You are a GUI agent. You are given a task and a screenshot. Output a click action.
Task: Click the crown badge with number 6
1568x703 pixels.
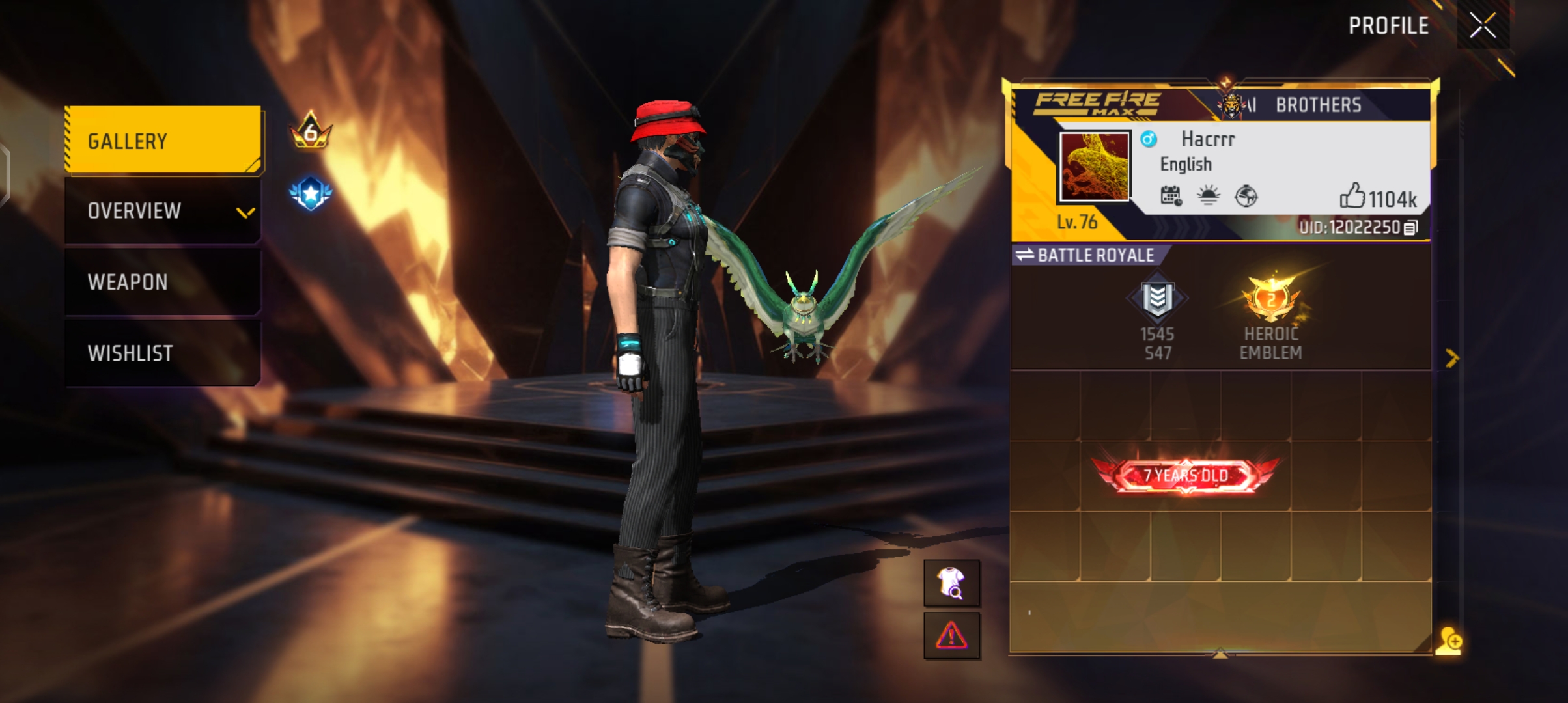tap(311, 130)
